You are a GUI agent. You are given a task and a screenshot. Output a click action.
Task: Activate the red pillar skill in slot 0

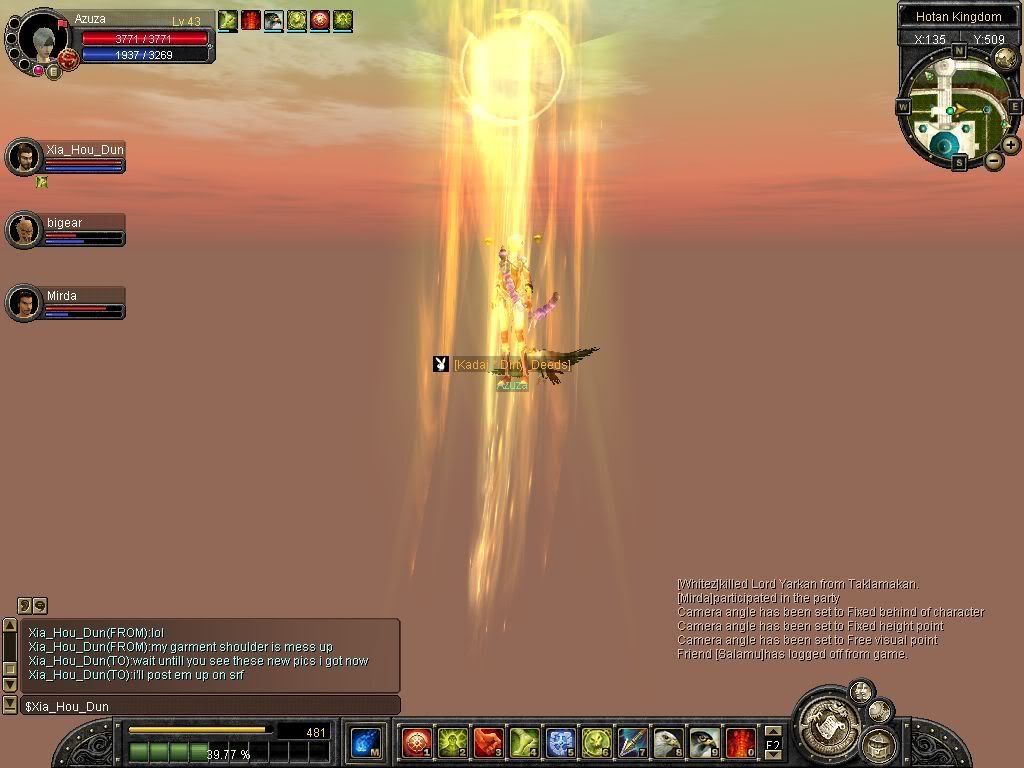click(x=740, y=742)
